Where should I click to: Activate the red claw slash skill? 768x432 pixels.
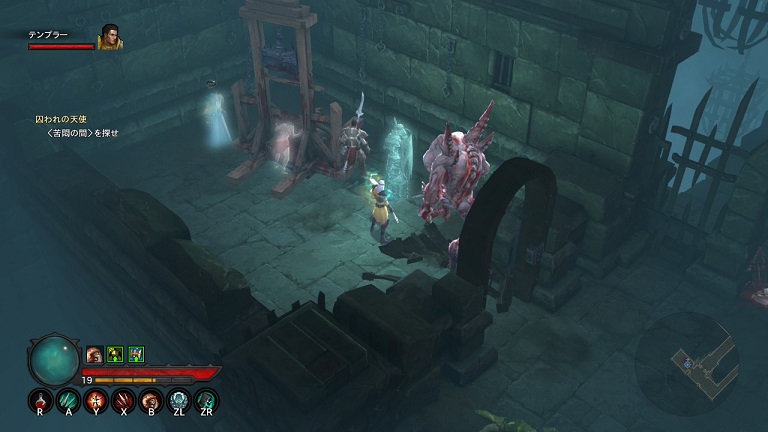click(x=124, y=401)
